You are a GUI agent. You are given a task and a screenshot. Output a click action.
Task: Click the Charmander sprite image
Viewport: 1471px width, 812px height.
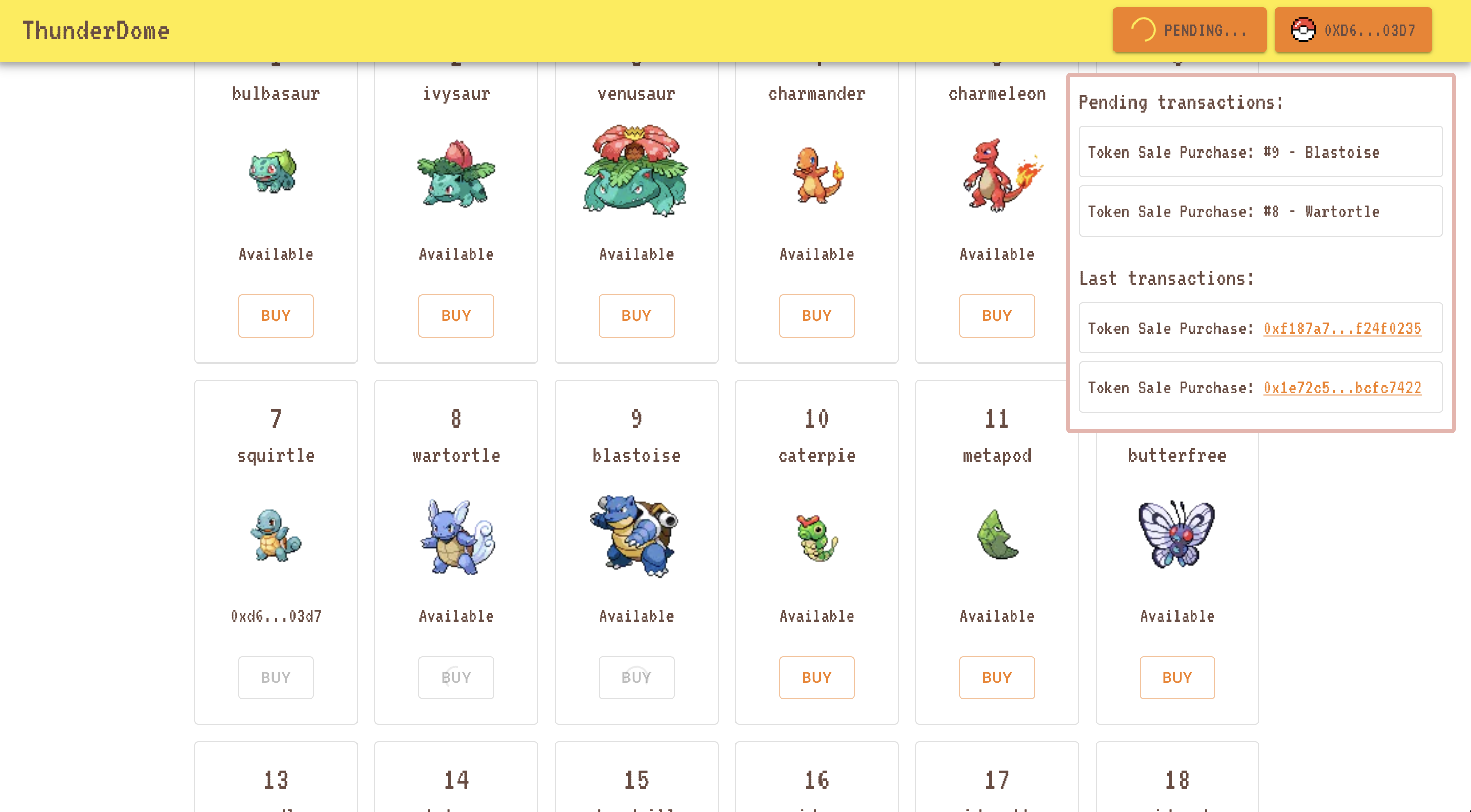(x=816, y=174)
